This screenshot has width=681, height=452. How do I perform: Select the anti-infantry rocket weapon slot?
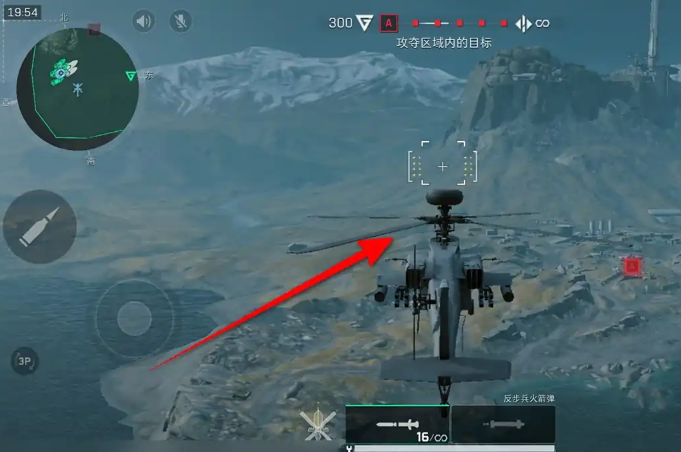click(397, 425)
